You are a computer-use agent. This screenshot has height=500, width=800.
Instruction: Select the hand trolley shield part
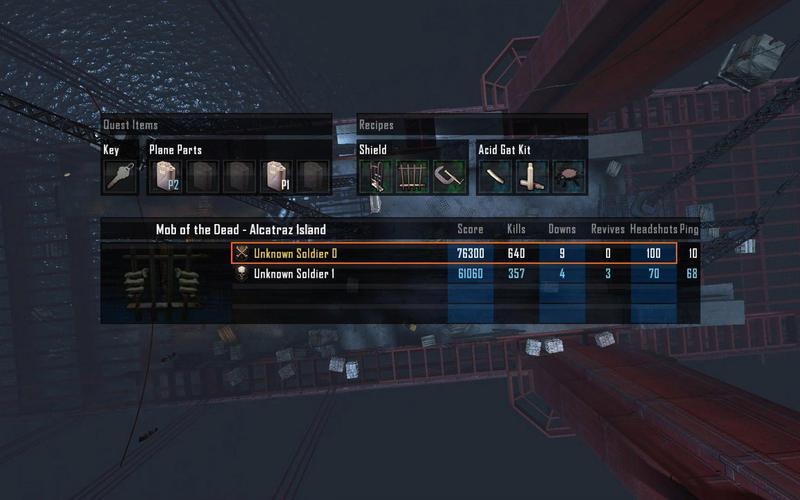(x=376, y=177)
